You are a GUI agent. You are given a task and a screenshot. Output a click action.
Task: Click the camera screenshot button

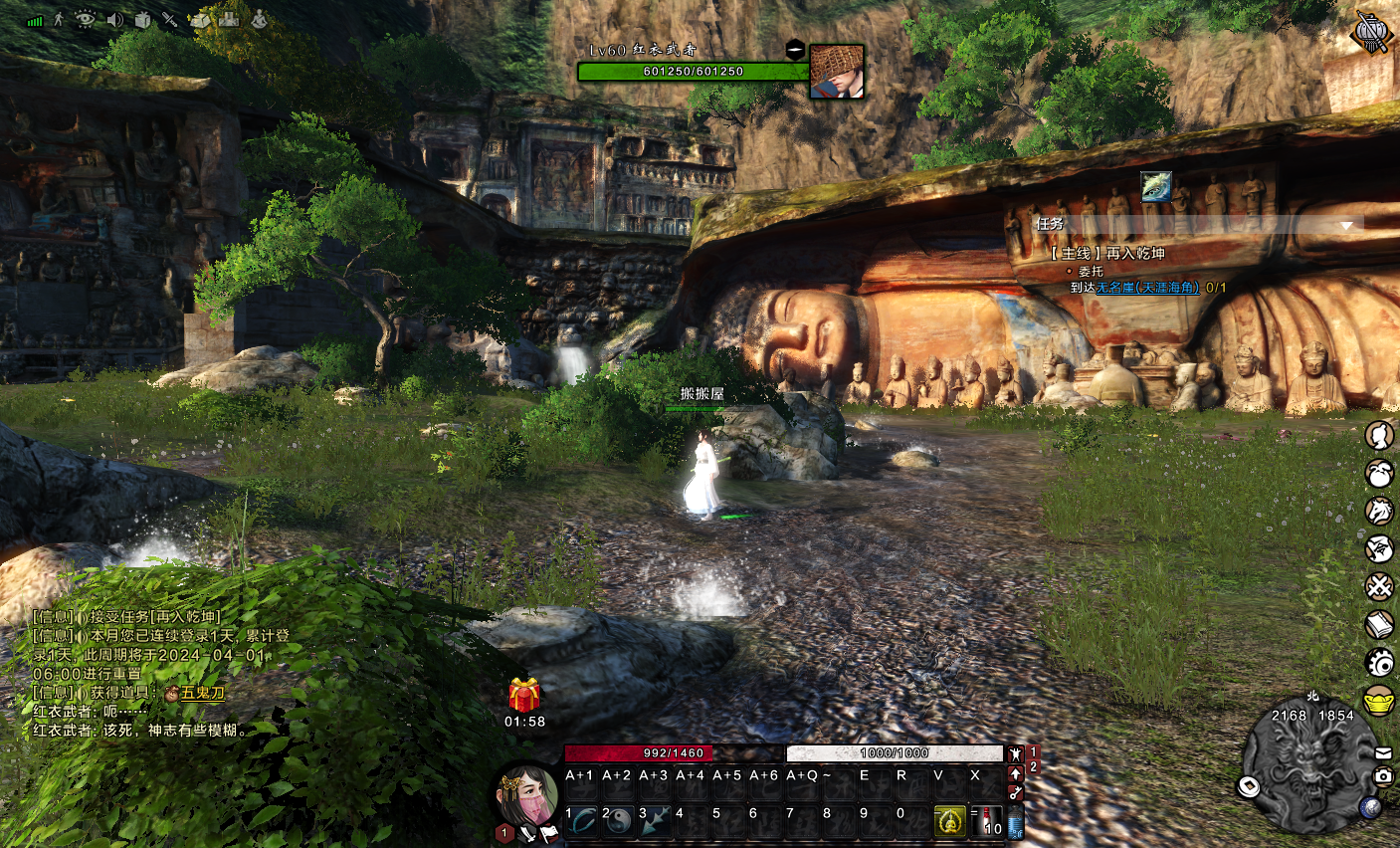click(1383, 775)
